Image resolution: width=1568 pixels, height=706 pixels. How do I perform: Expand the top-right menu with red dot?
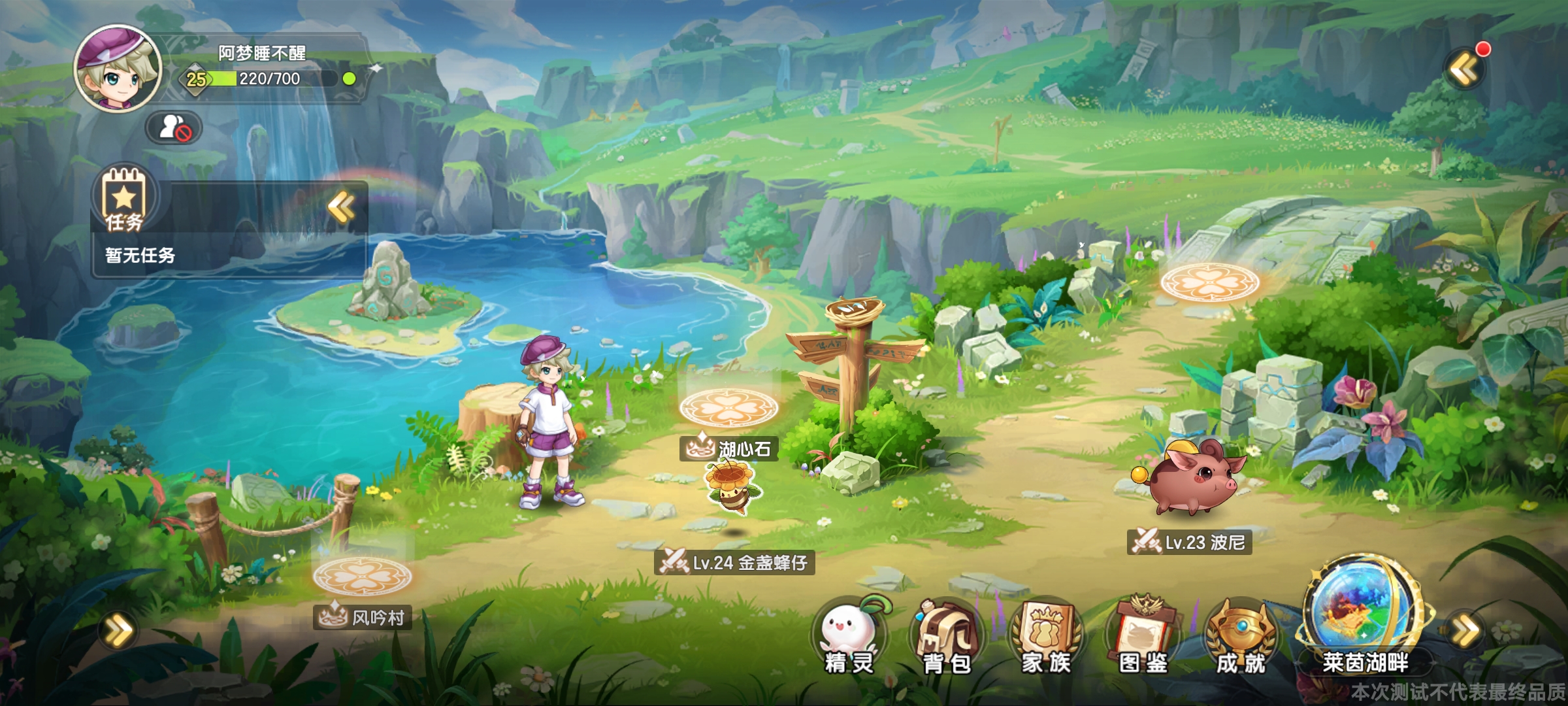click(1465, 69)
